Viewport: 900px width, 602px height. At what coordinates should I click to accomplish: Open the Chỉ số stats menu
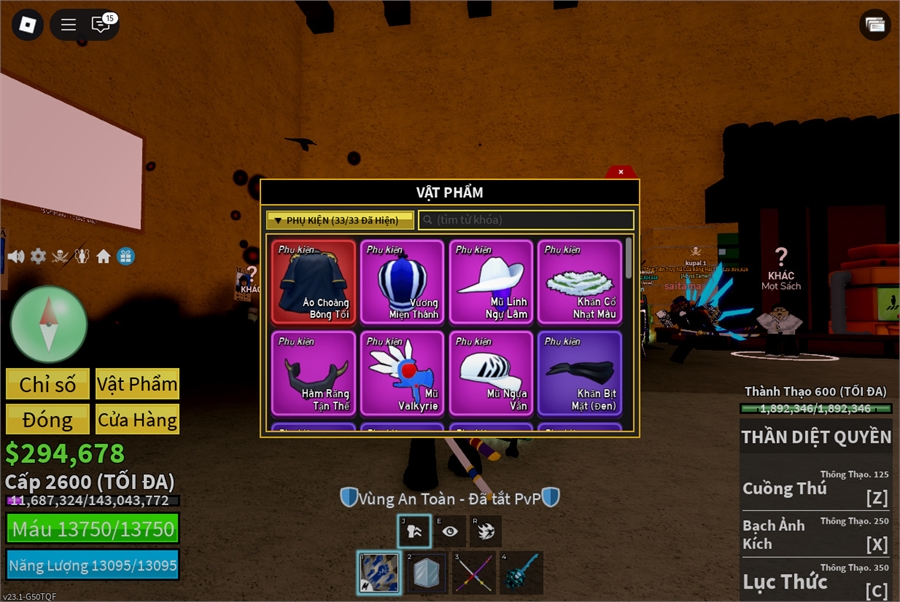48,384
